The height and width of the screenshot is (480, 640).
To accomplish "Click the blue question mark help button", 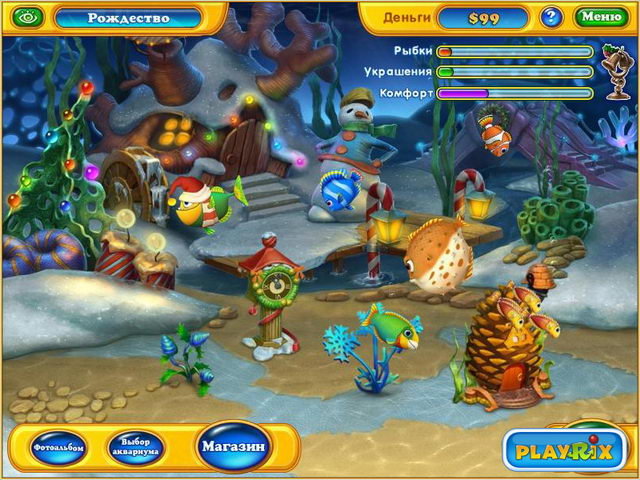I will [551, 17].
